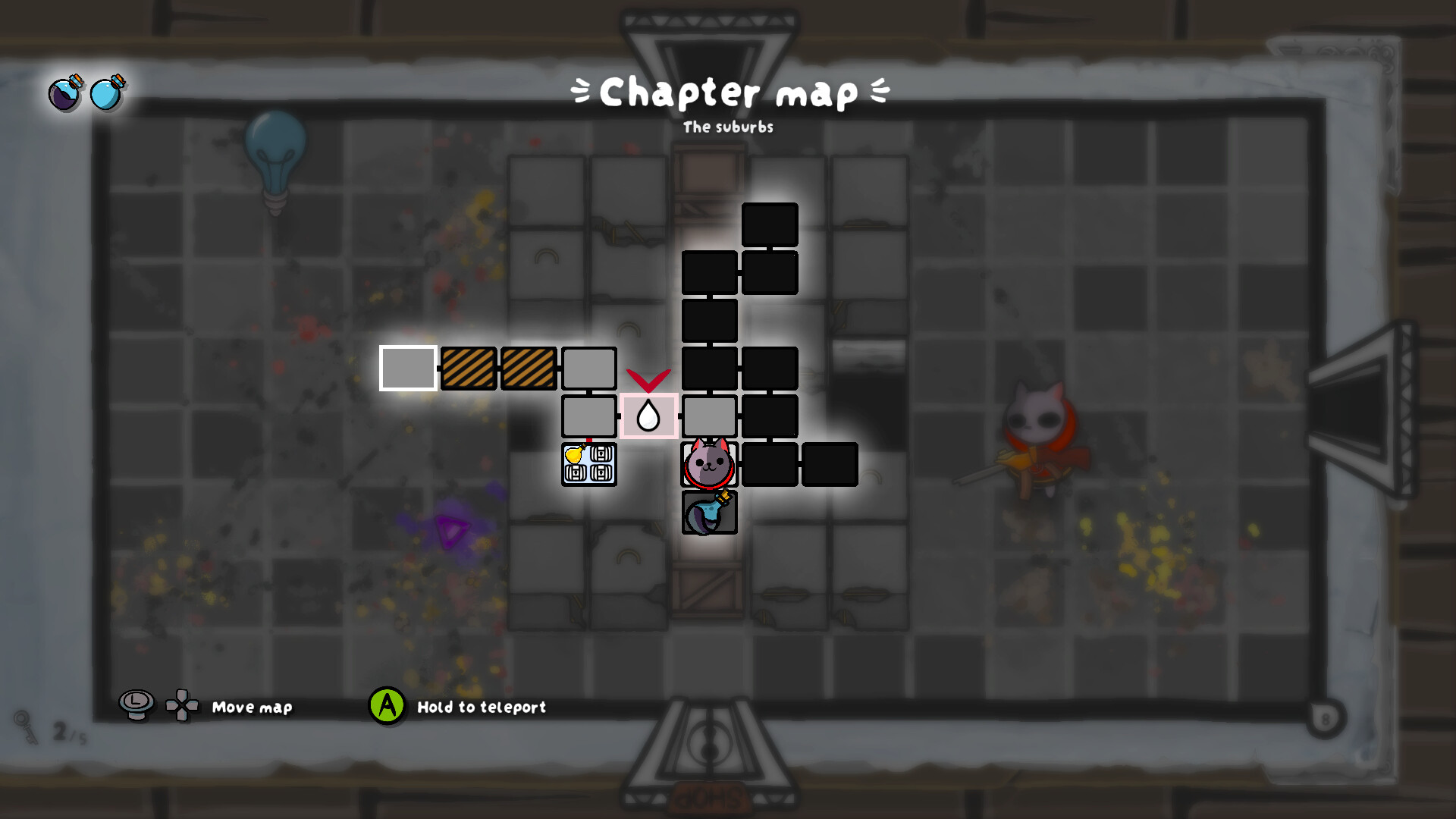The height and width of the screenshot is (819, 1456).
Task: Select the treasure room node with barrels
Action: (589, 465)
